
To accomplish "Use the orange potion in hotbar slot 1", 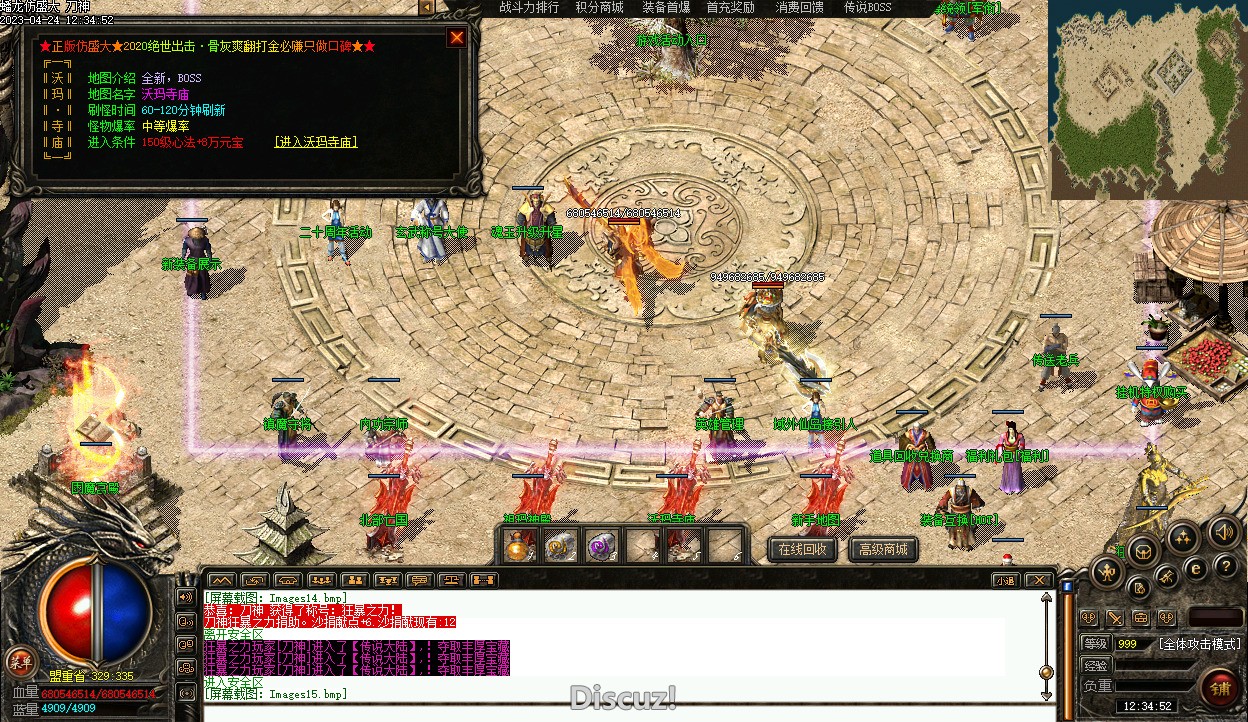I will (x=518, y=546).
